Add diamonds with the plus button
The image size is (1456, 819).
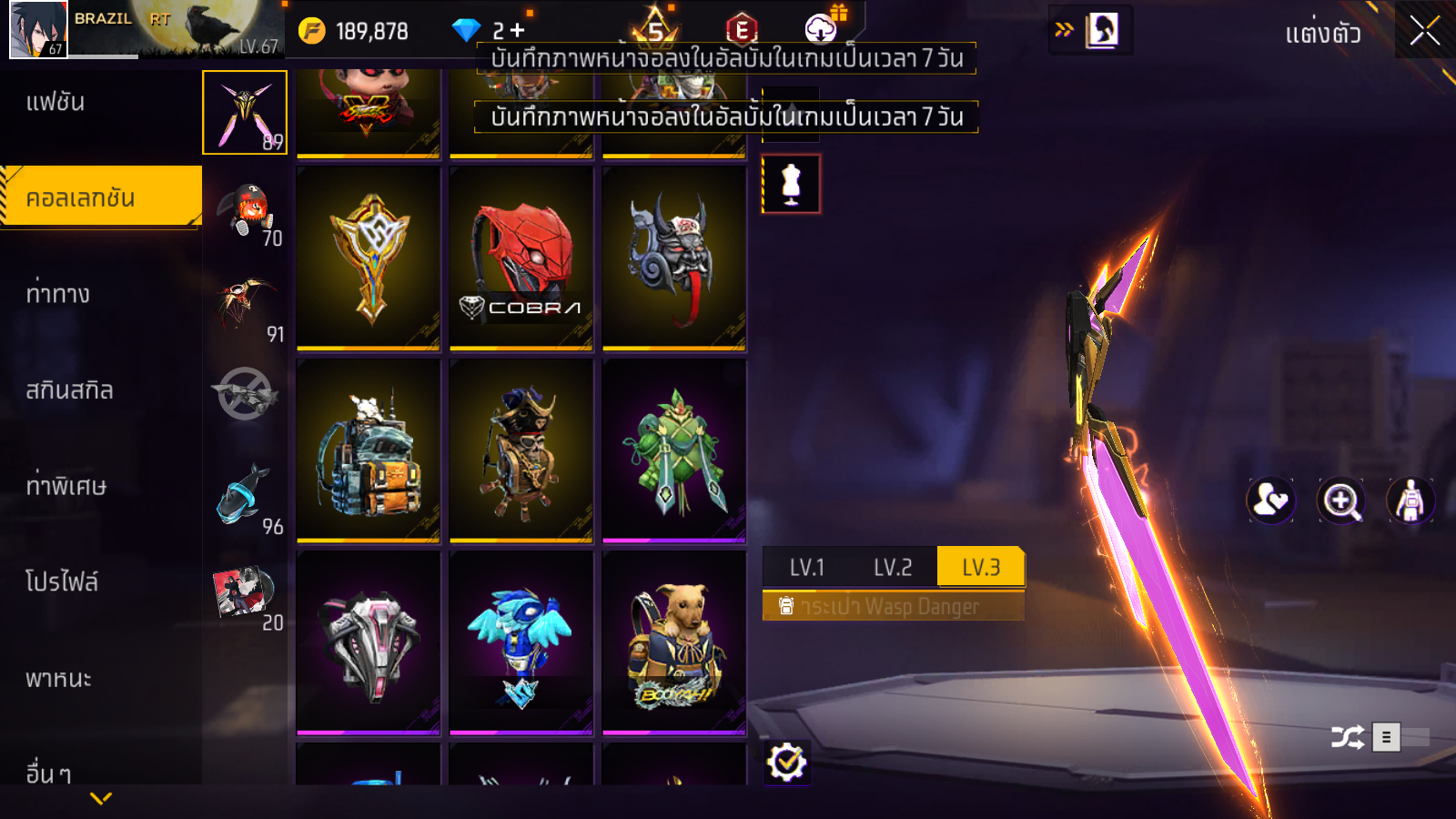click(x=518, y=31)
